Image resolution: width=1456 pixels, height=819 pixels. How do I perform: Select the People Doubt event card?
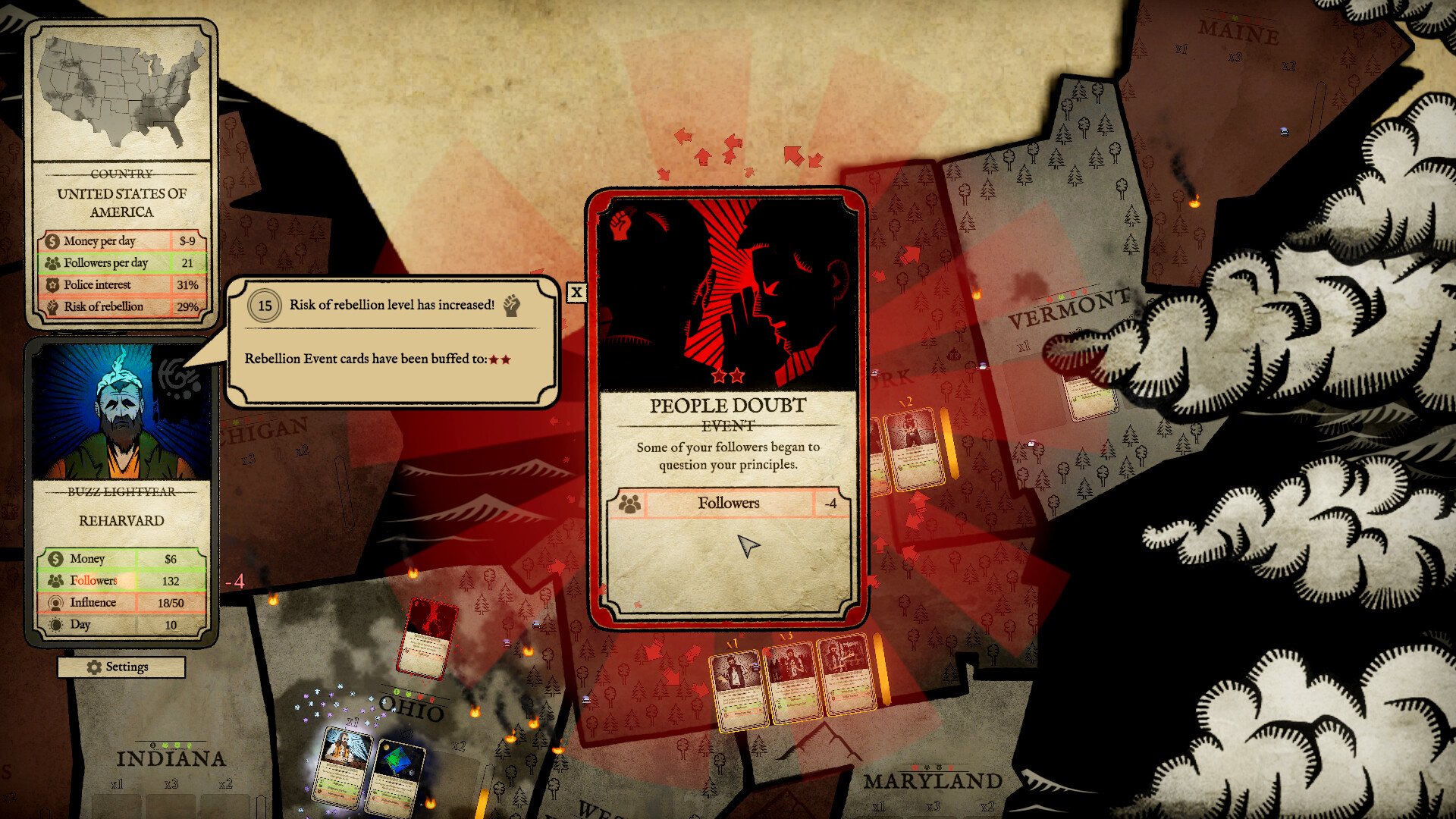(726, 408)
